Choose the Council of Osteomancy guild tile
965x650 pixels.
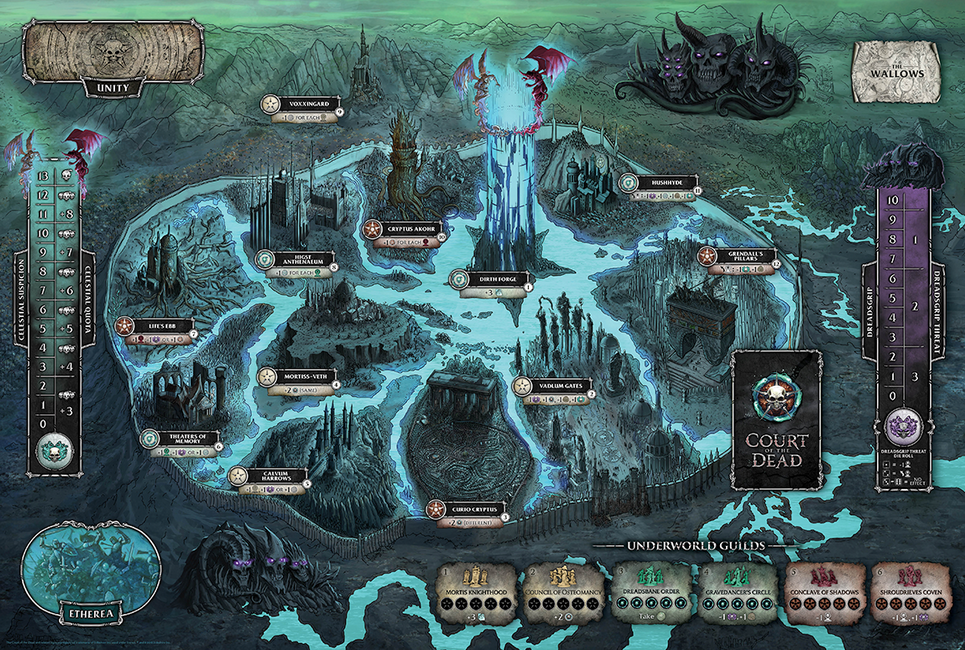point(565,592)
